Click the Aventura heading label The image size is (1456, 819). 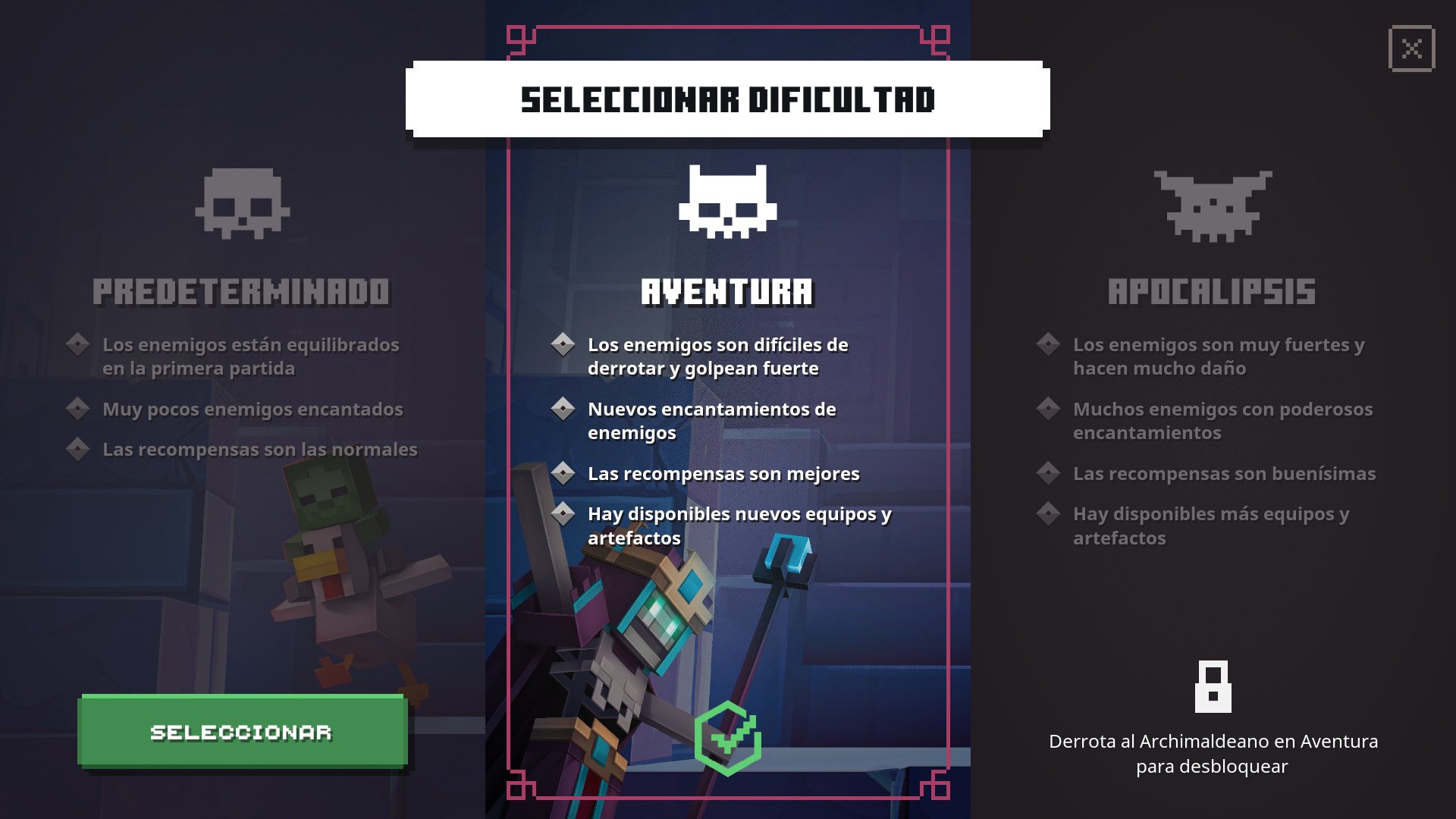[x=728, y=290]
